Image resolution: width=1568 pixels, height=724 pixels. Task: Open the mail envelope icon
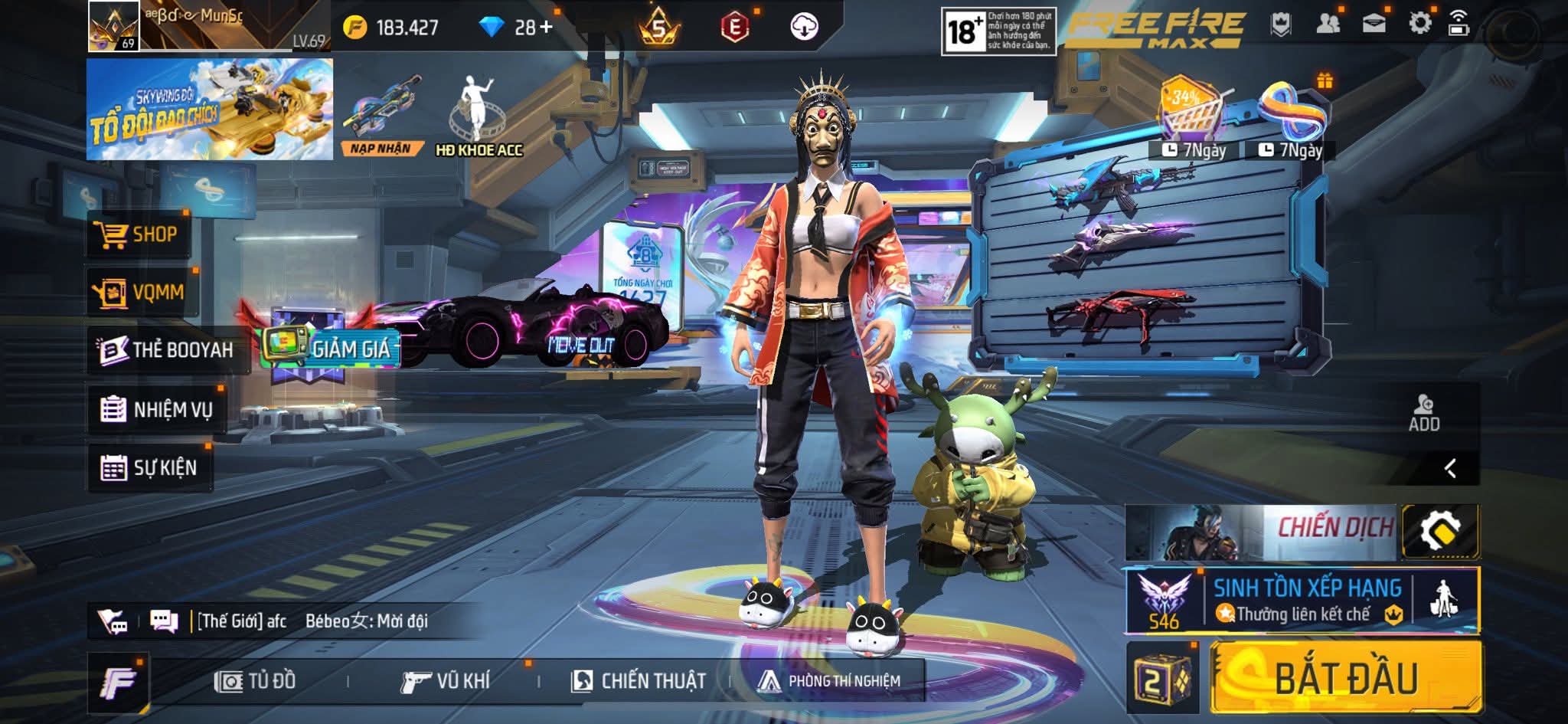coord(1374,24)
